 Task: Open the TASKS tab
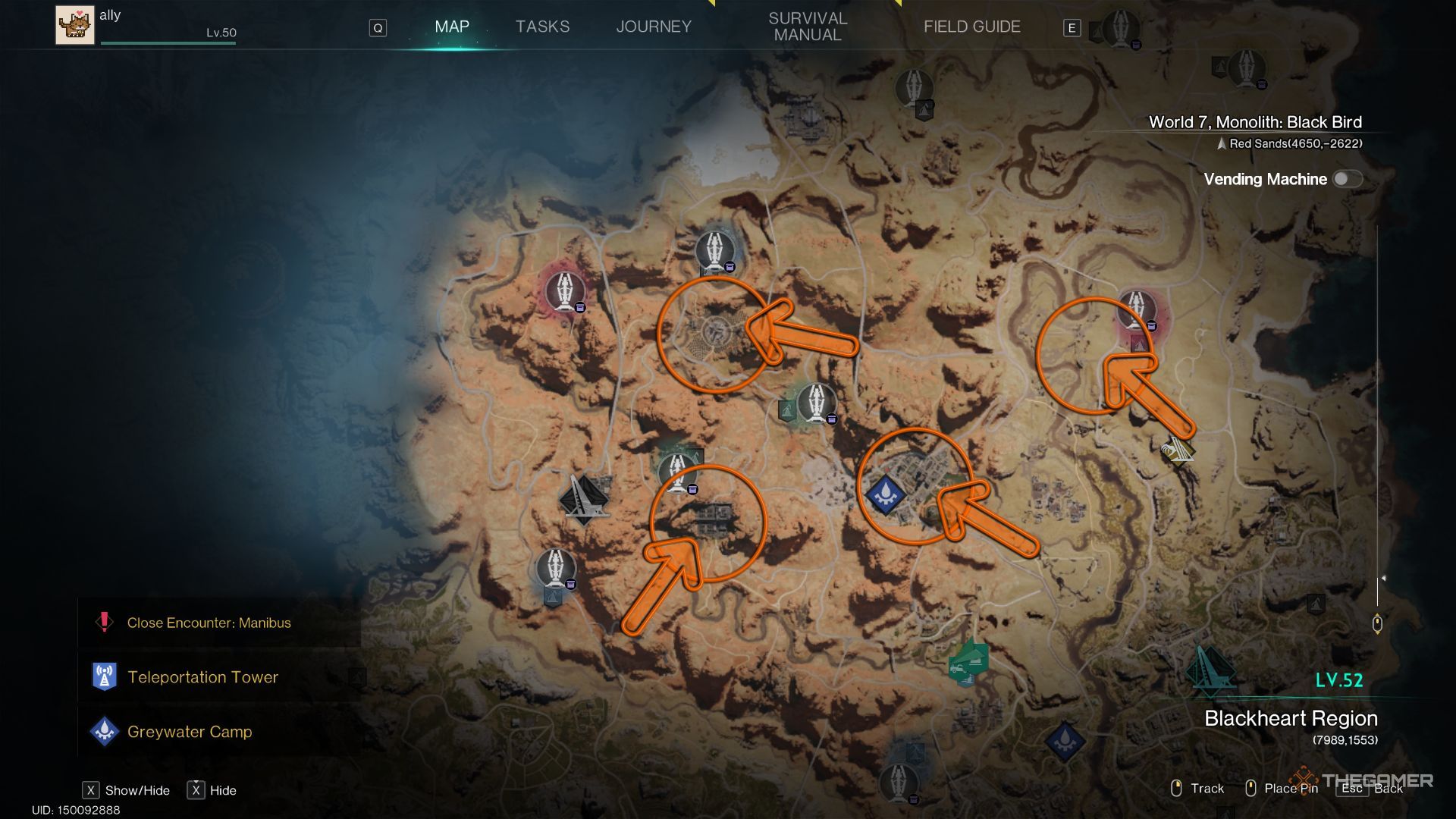point(542,27)
